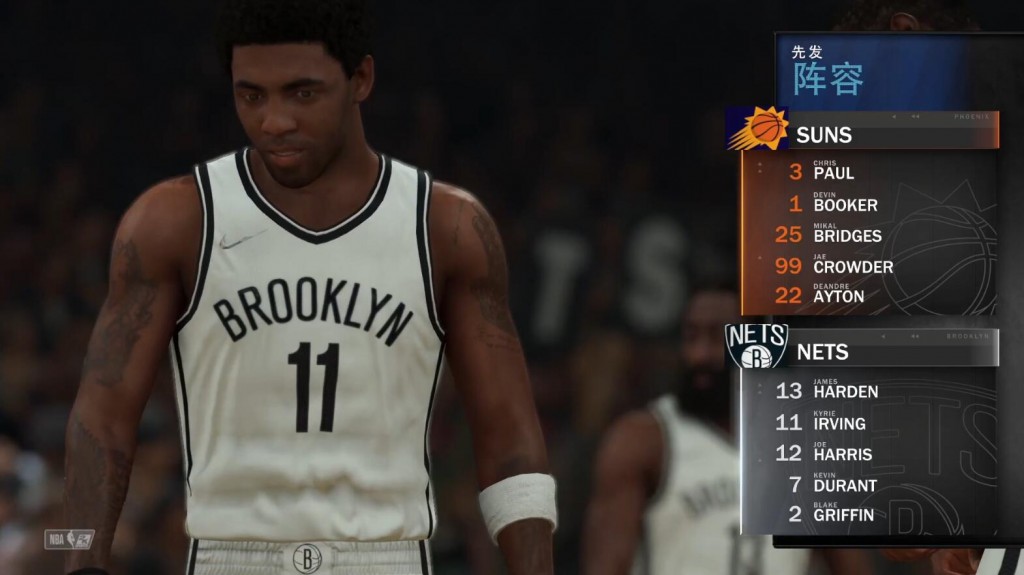Select Mikal Bridges, number 25
This screenshot has width=1024, height=575.
[847, 234]
